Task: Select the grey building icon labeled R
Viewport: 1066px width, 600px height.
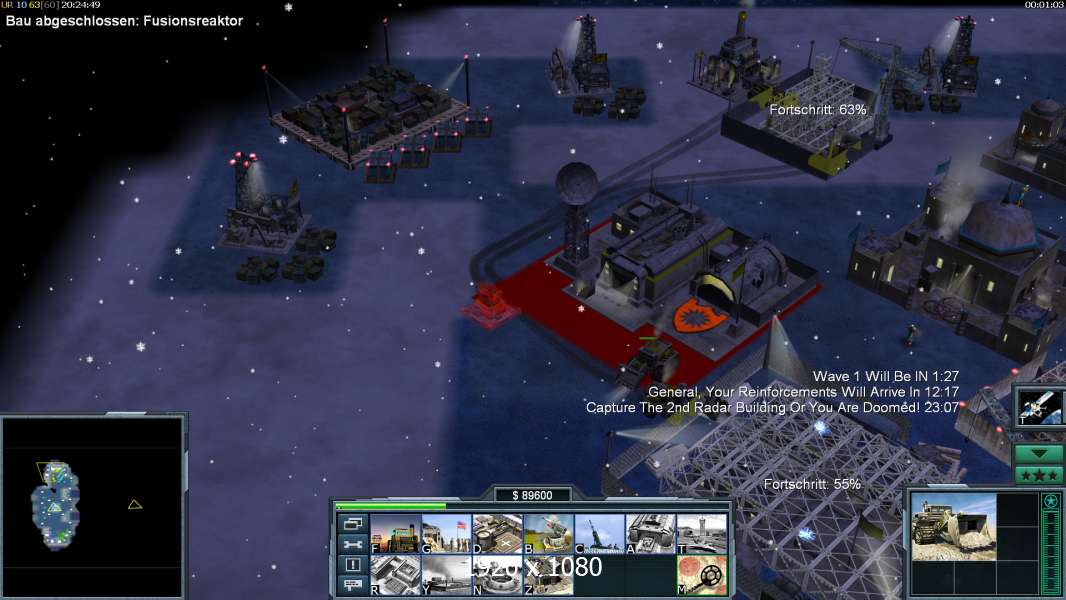Action: [395, 575]
